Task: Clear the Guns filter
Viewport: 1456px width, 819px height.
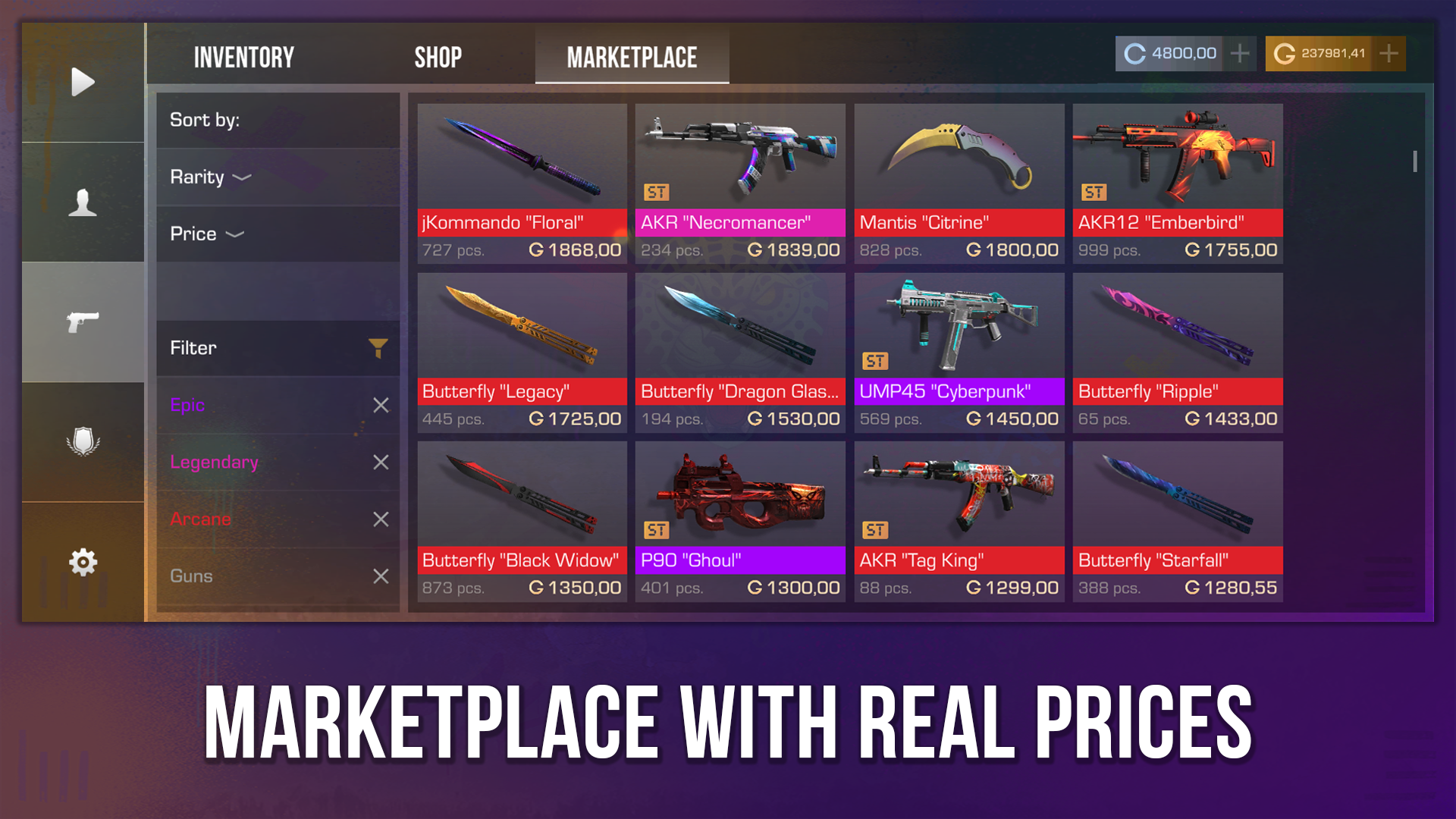Action: (x=381, y=576)
